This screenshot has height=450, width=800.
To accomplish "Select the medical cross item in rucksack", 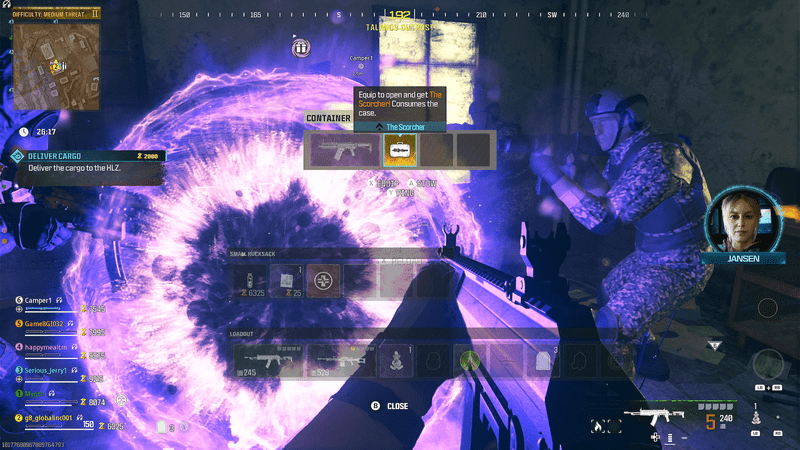I will click(323, 280).
